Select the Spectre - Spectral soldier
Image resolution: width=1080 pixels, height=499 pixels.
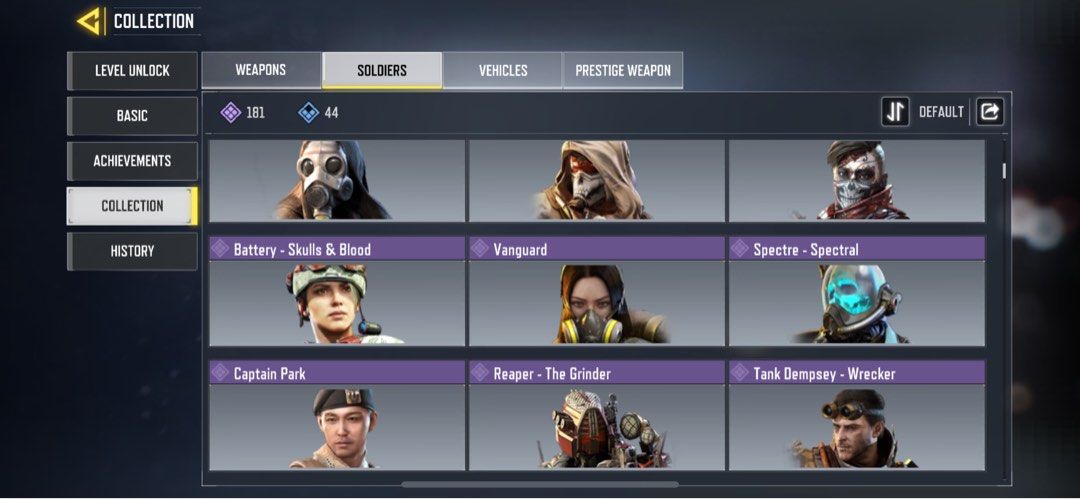(857, 292)
